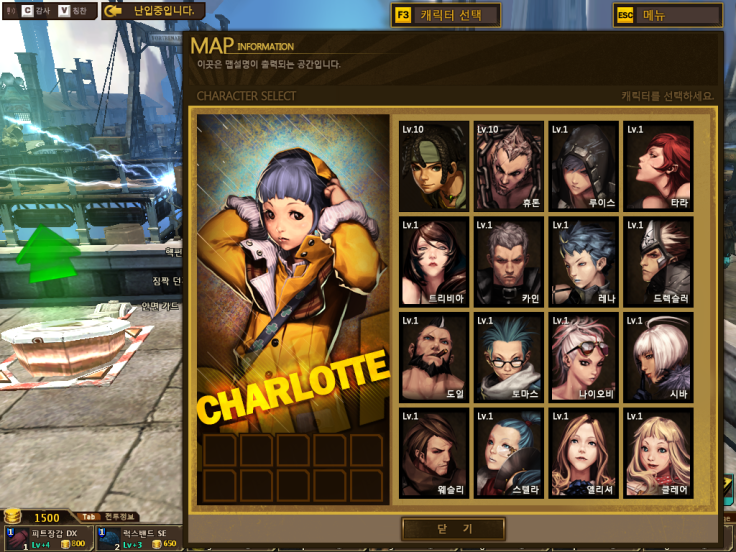Select bearded 도일
This screenshot has height=552, width=736.
pos(434,357)
